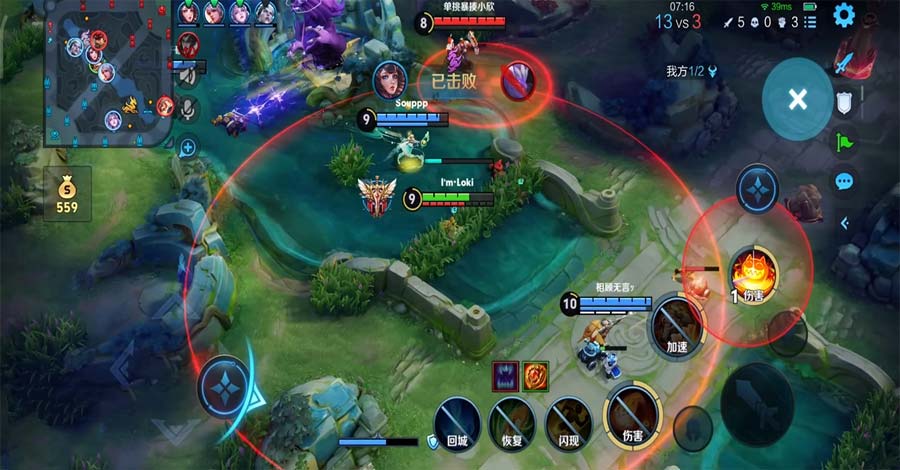Use the 闪现 flash spell
900x470 pixels.
coord(568,419)
